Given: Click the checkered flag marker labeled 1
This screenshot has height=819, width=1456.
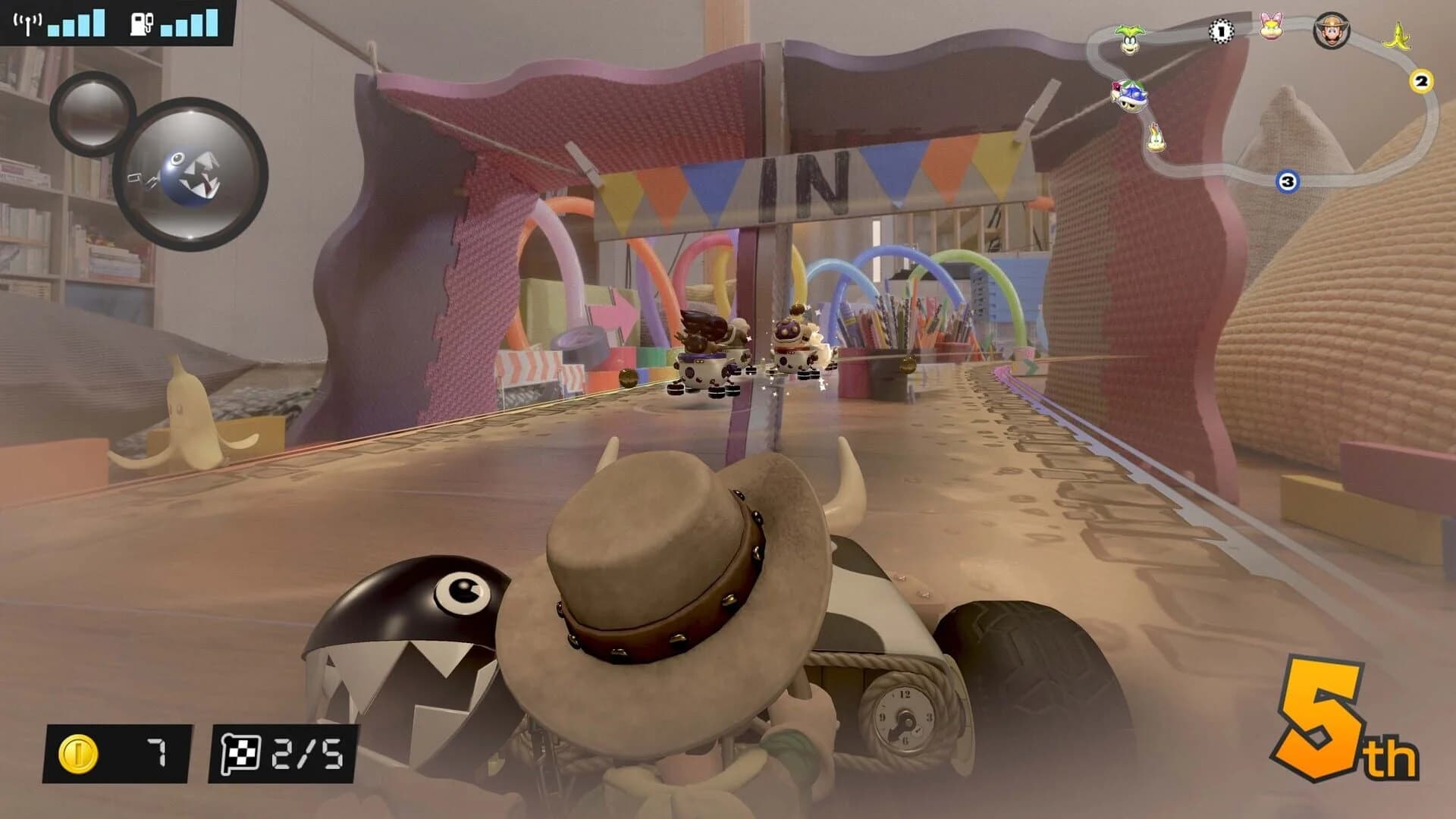Looking at the screenshot, I should [1221, 32].
